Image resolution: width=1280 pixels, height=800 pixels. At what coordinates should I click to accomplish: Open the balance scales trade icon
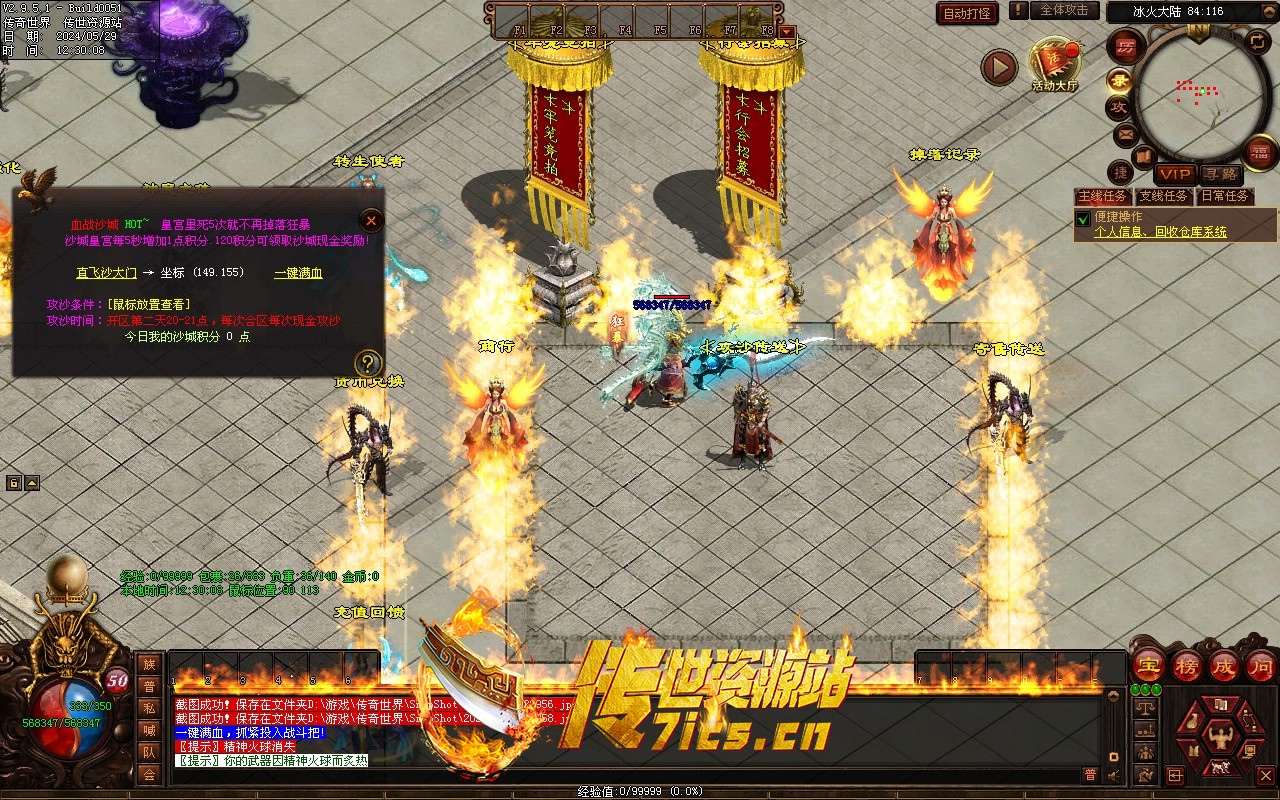pyautogui.click(x=1144, y=708)
